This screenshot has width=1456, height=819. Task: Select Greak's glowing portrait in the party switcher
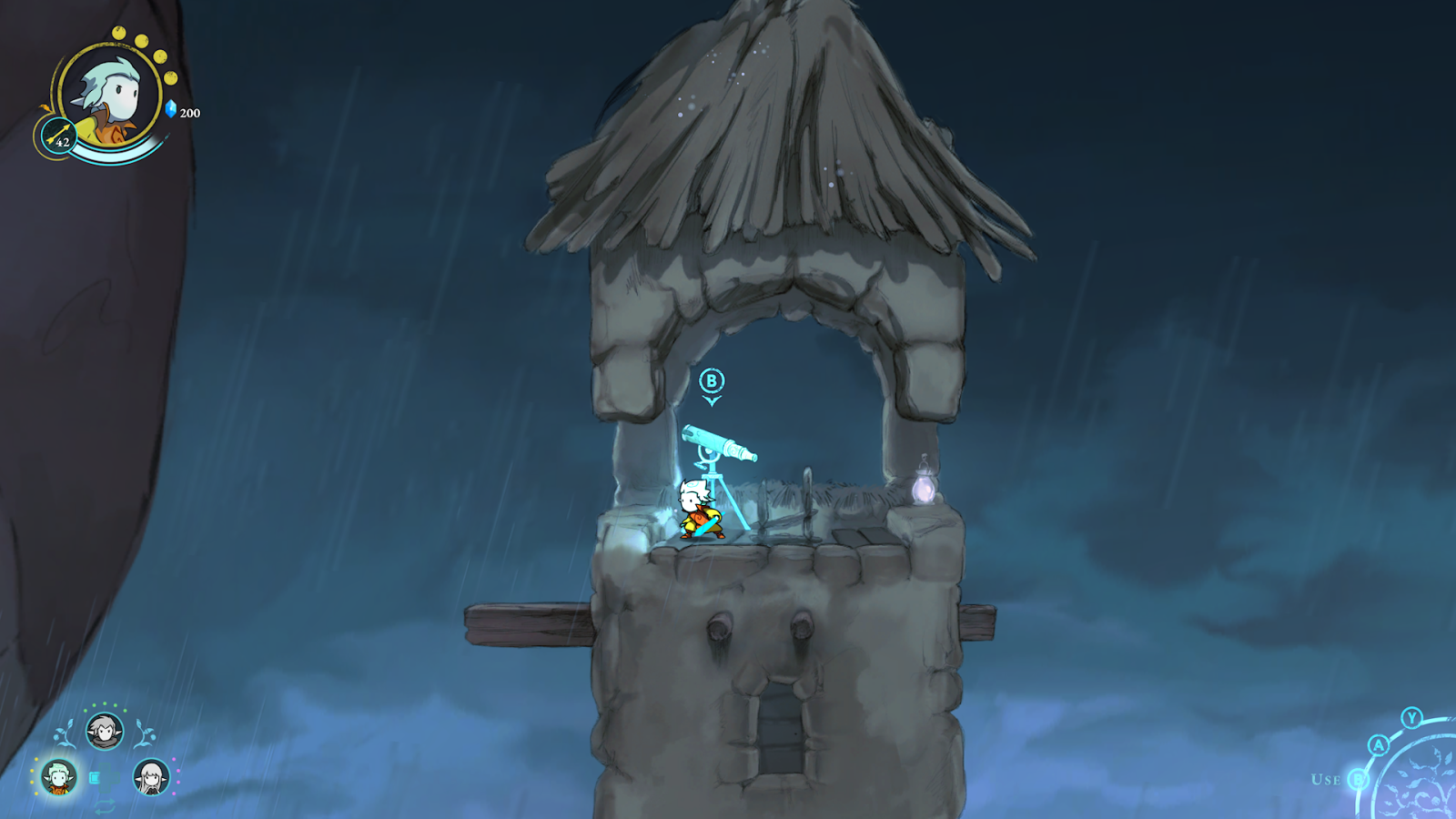pos(60,776)
